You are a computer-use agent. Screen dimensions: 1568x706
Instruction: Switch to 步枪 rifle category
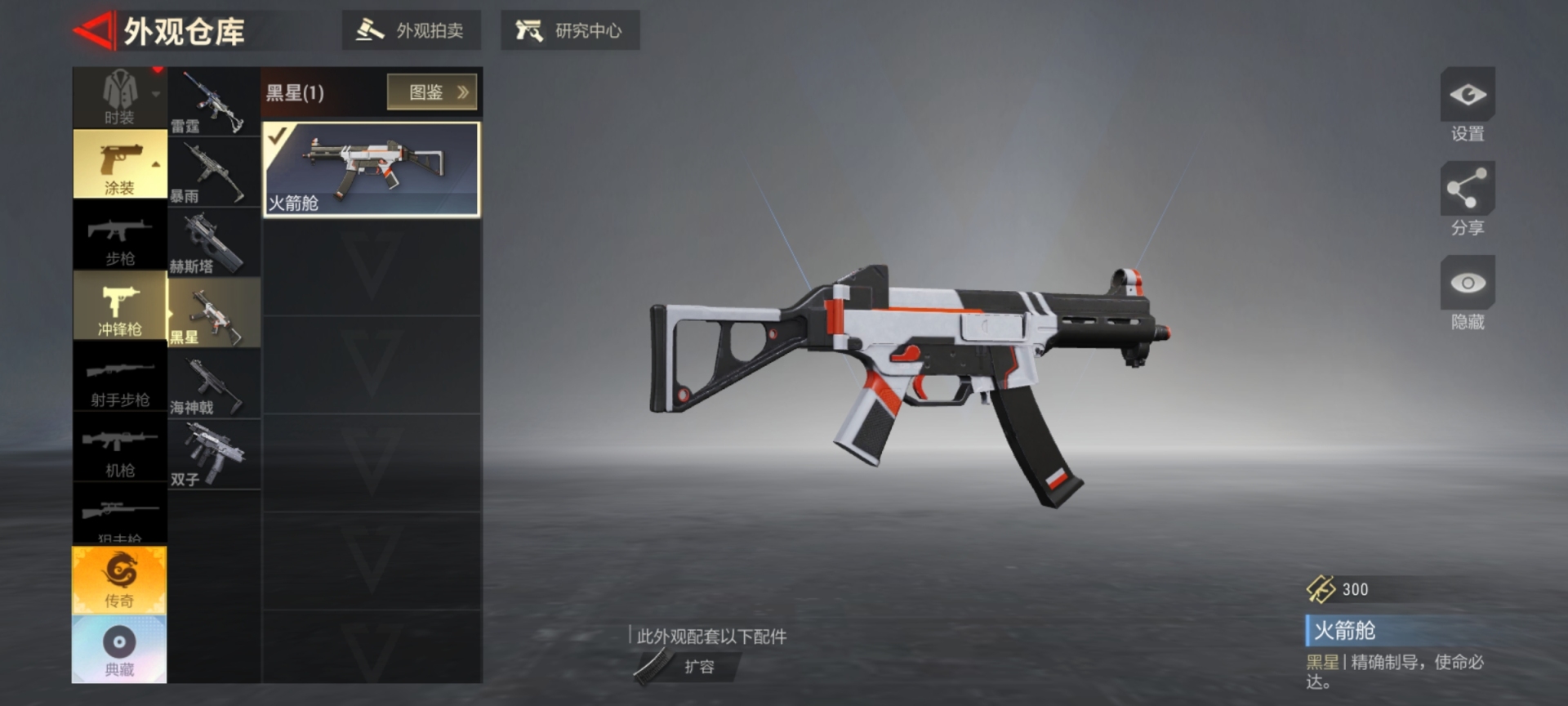point(119,236)
